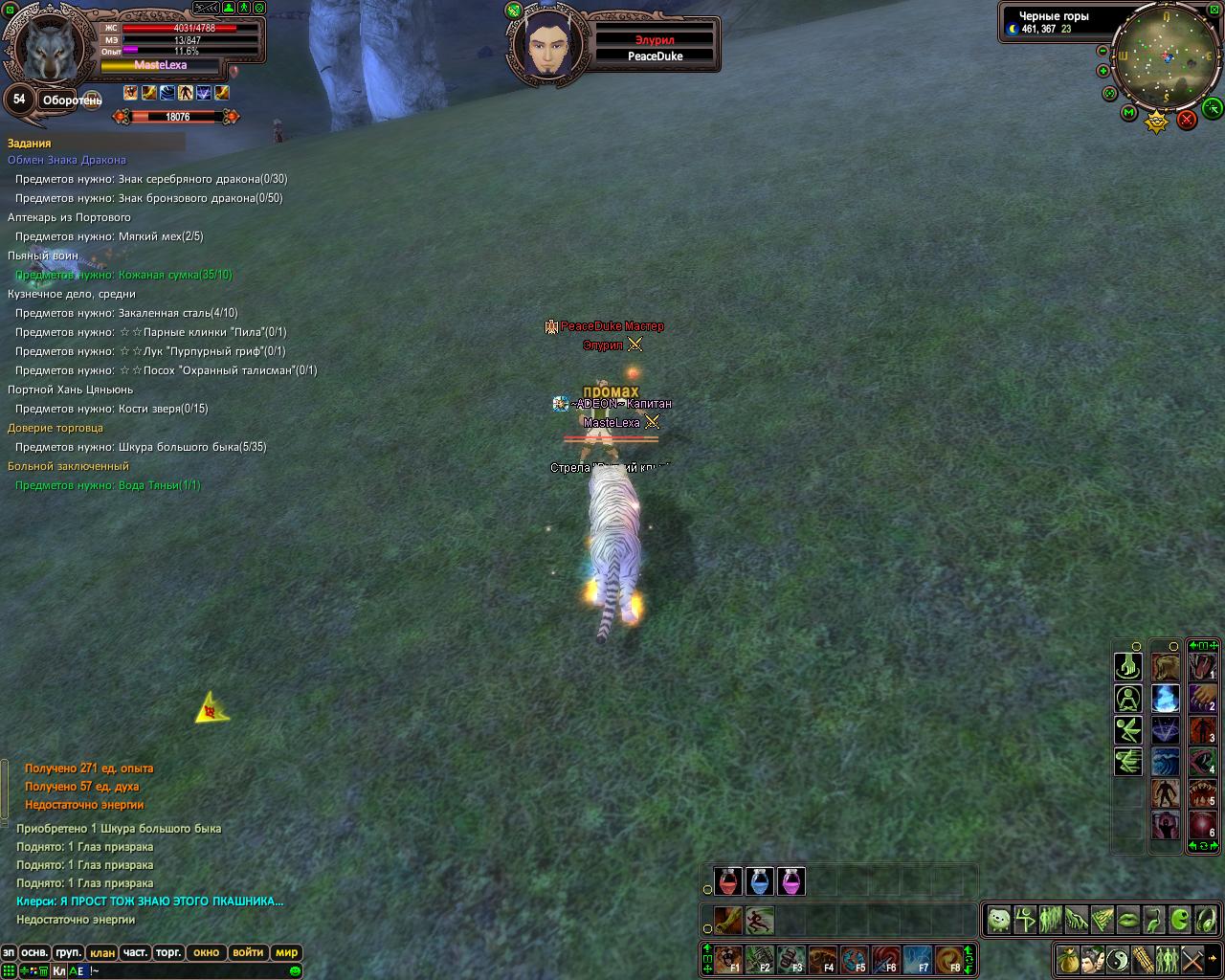Use the red health potion

coord(729,881)
